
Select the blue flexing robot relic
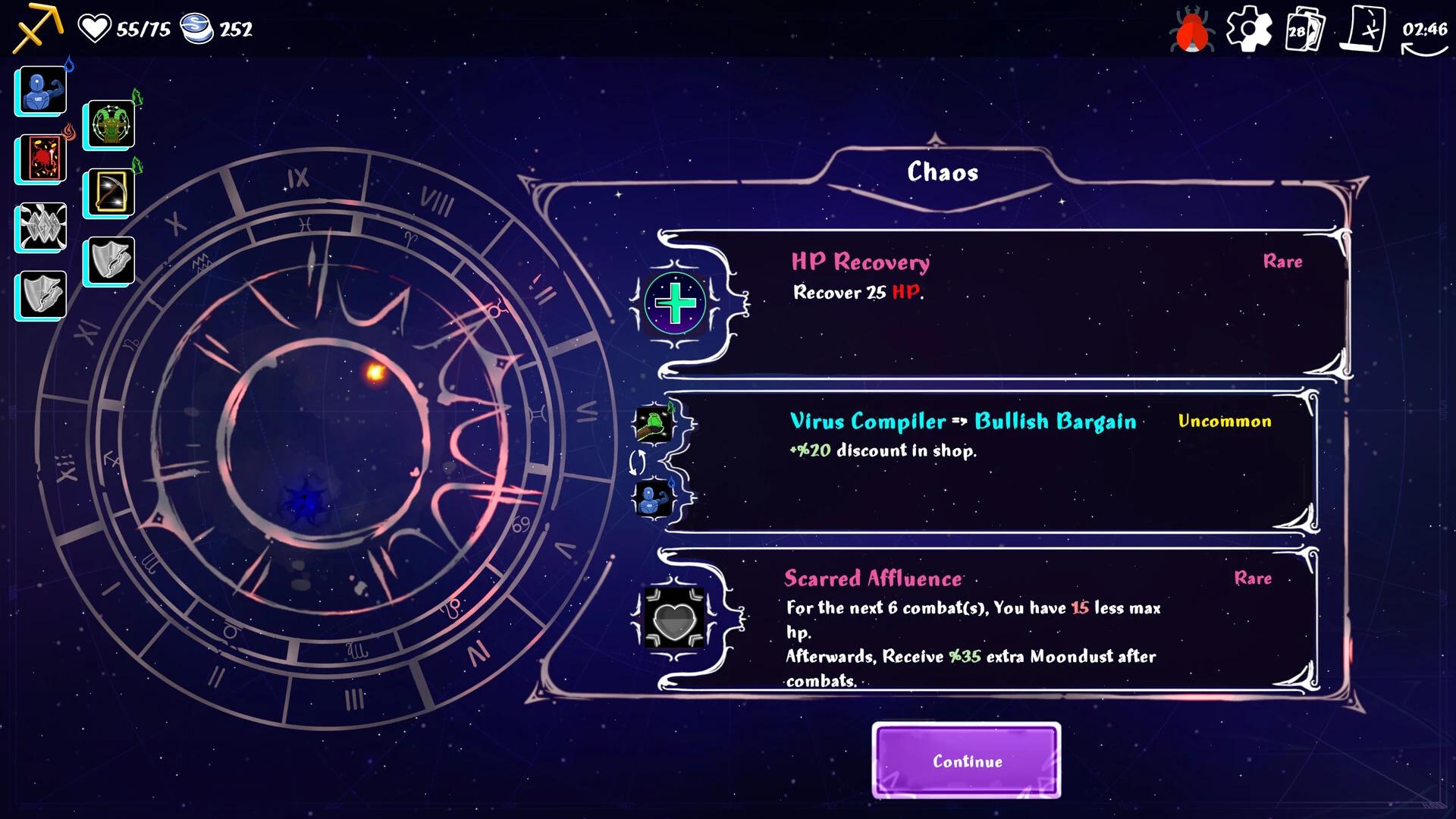pyautogui.click(x=42, y=90)
